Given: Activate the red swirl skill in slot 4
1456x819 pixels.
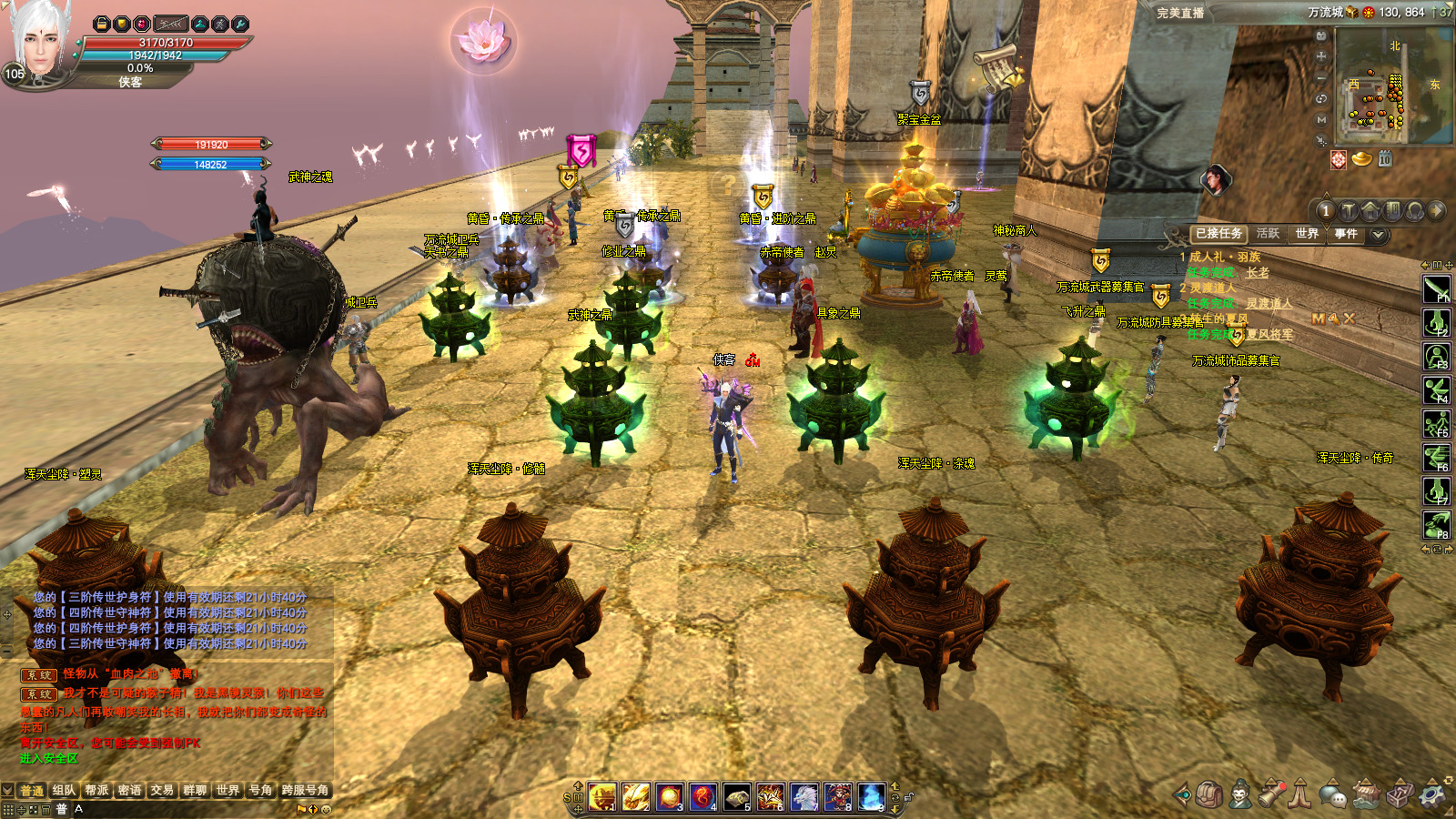Looking at the screenshot, I should click(x=703, y=796).
